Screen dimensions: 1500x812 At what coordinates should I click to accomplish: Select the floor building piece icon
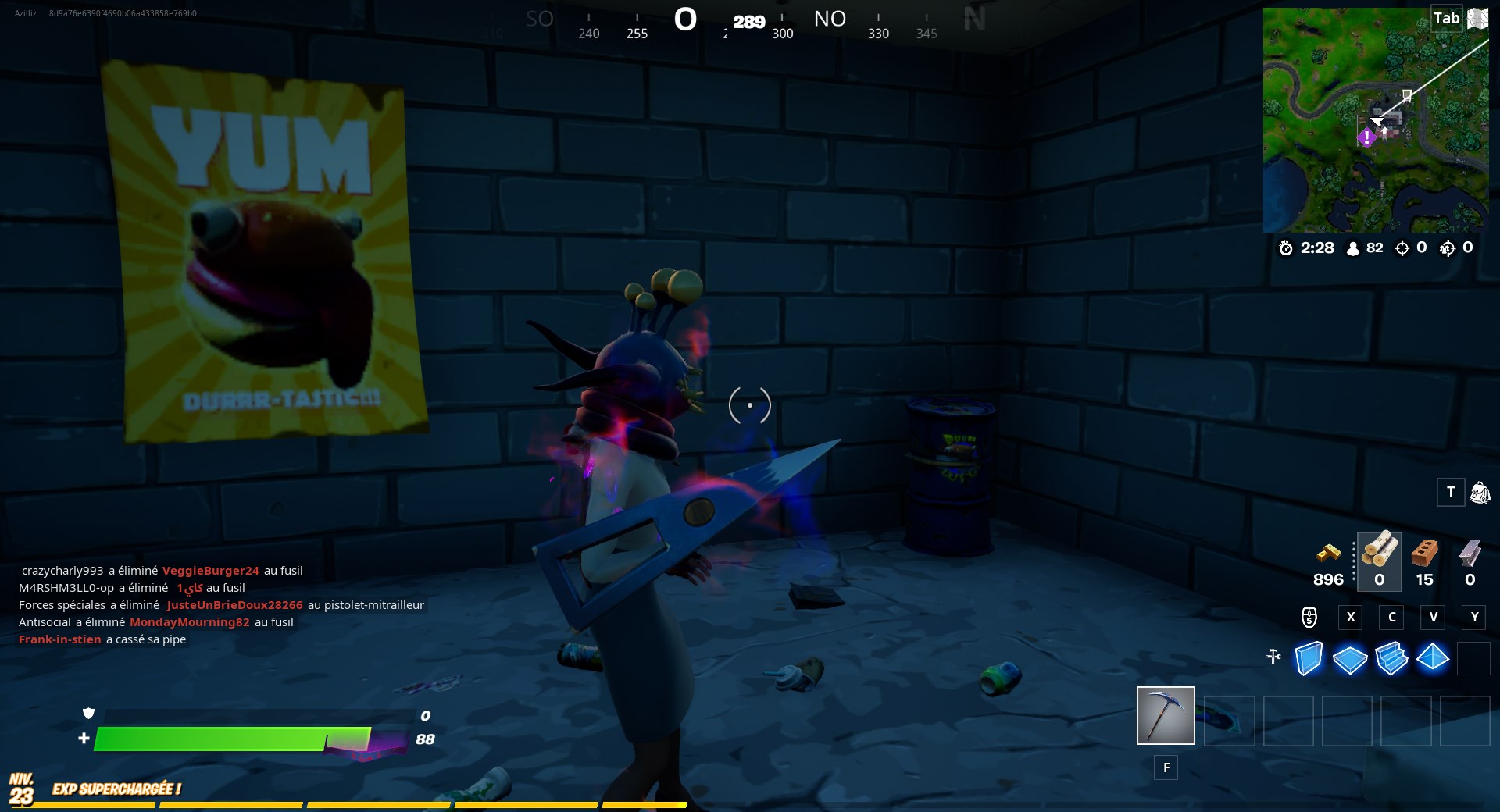click(x=1350, y=660)
